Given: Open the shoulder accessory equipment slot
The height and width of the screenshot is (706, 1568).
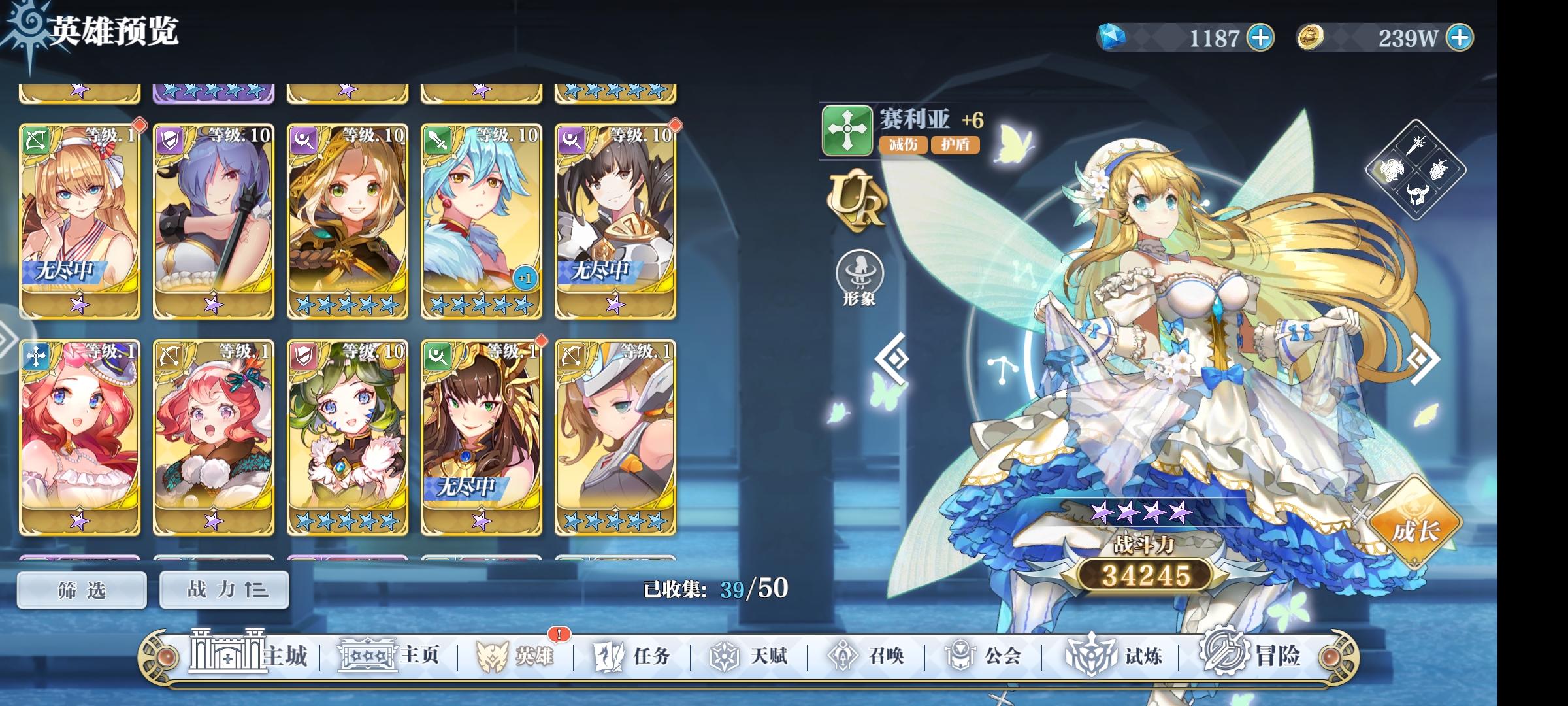Looking at the screenshot, I should click(x=1438, y=169).
